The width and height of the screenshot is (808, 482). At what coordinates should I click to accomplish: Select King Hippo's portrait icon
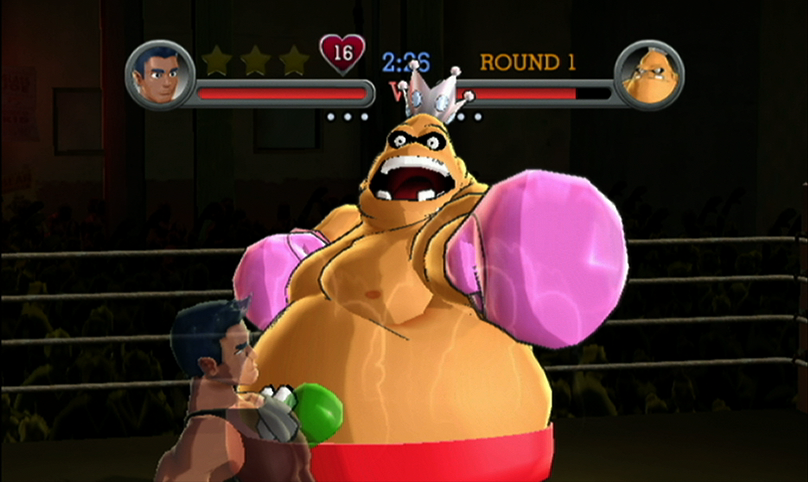pyautogui.click(x=648, y=76)
